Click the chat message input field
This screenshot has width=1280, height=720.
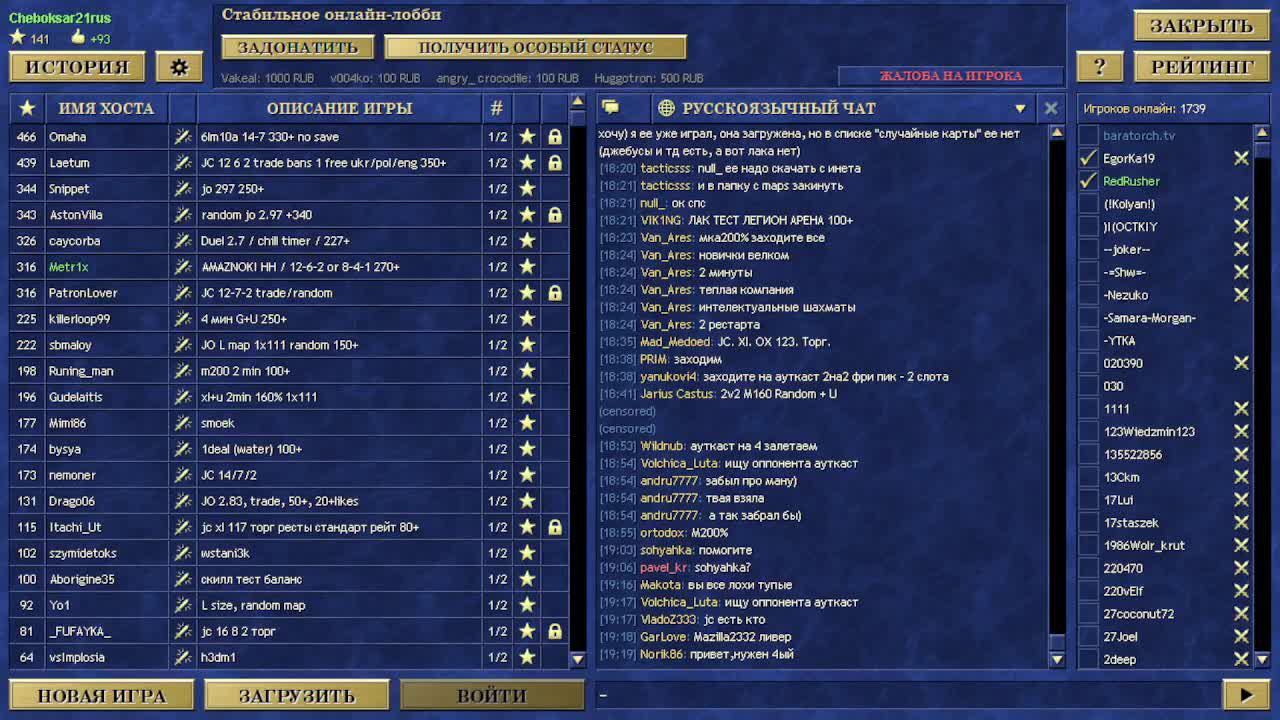click(900, 694)
